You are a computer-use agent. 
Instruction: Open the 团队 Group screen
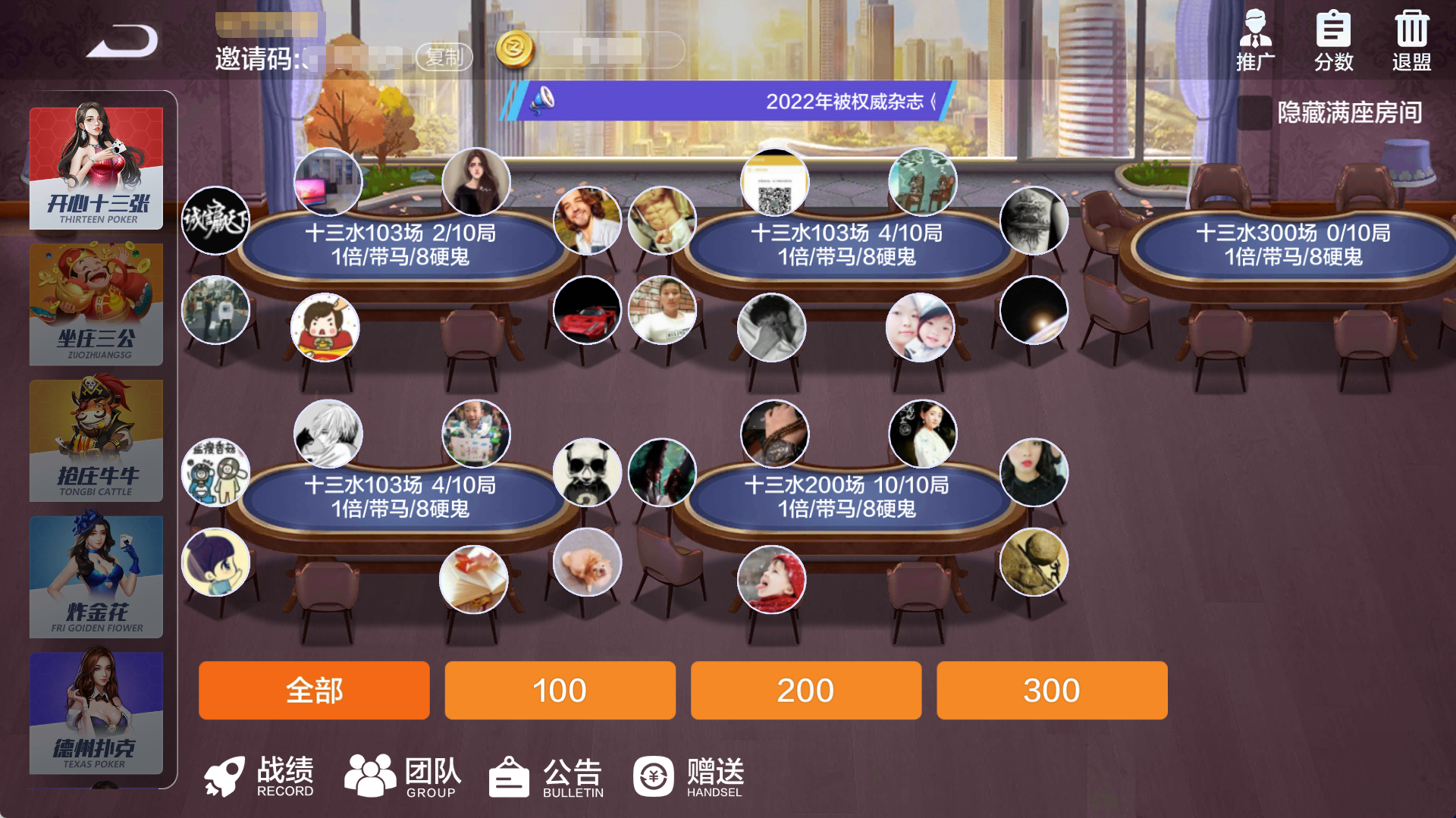pos(403,776)
